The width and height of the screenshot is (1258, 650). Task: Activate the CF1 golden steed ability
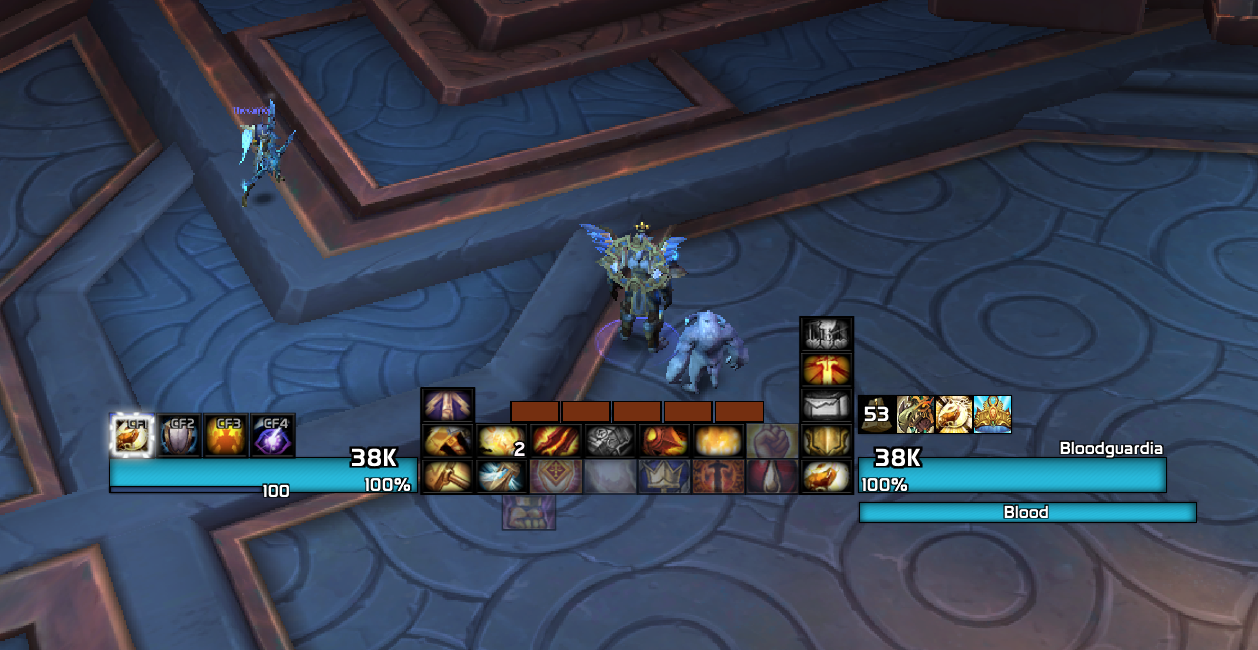131,435
